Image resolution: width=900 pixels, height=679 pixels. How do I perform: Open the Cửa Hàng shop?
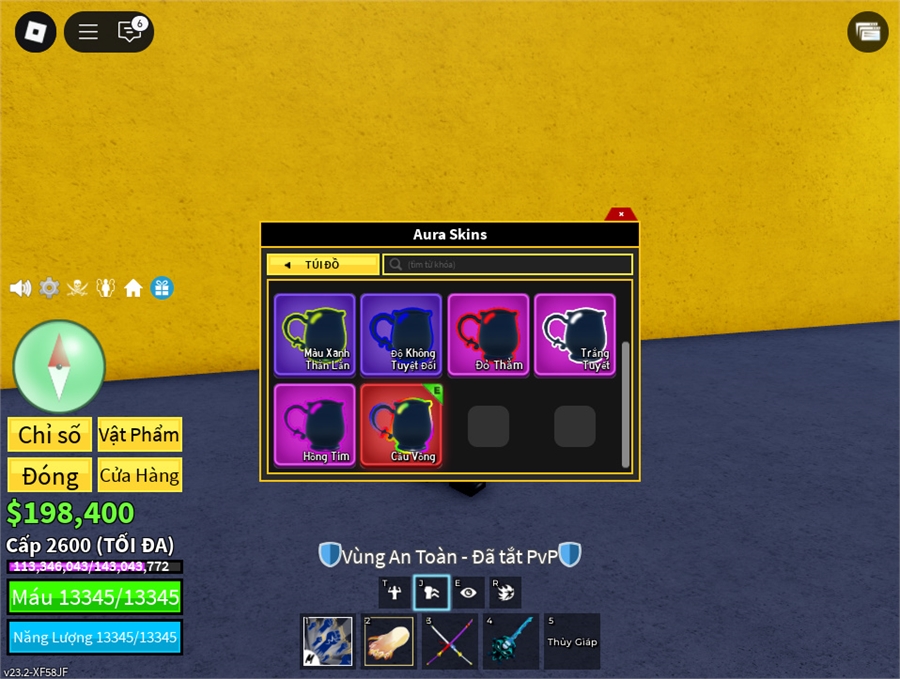pyautogui.click(x=140, y=475)
